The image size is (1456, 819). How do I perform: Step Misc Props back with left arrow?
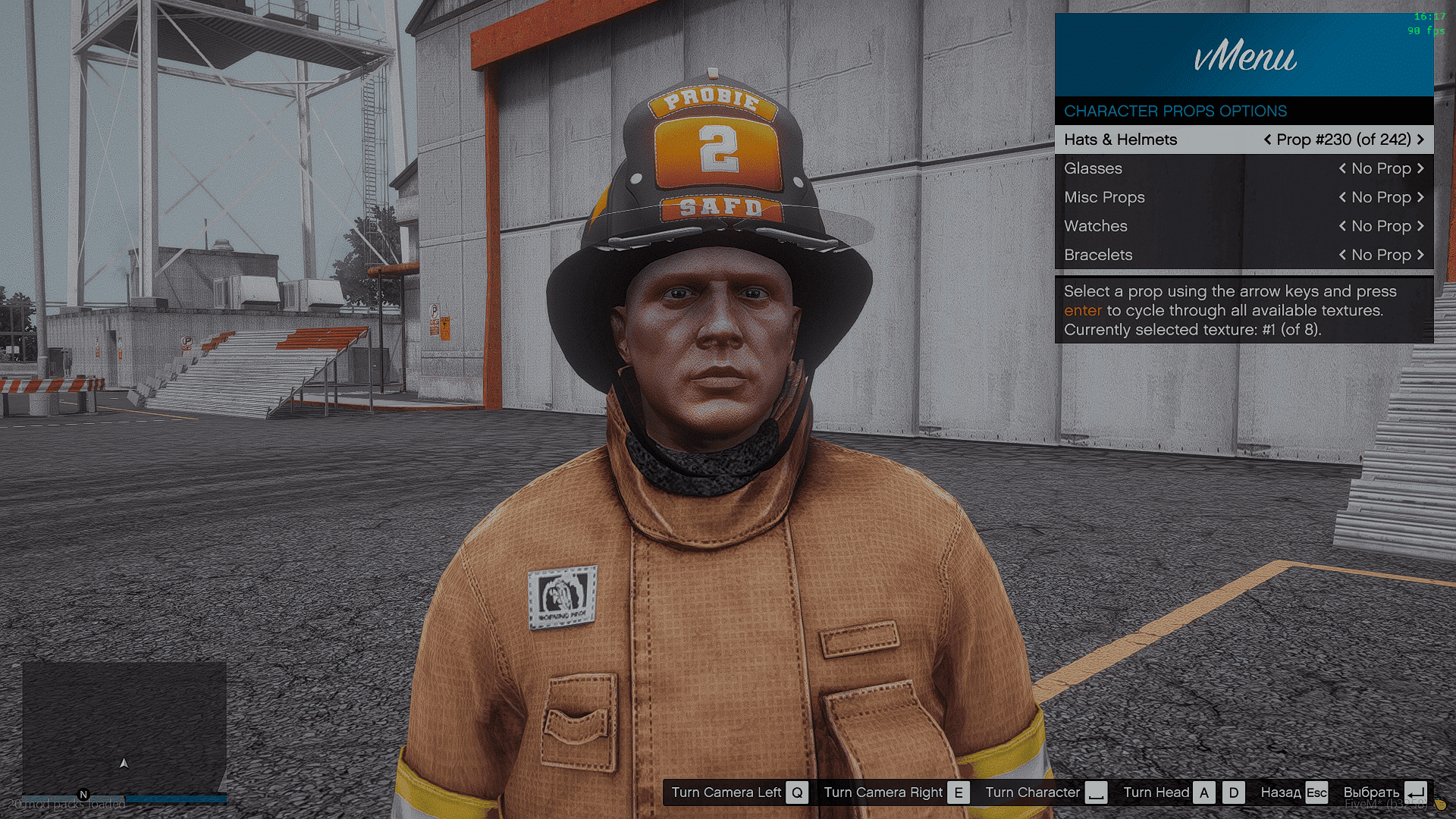click(x=1342, y=197)
